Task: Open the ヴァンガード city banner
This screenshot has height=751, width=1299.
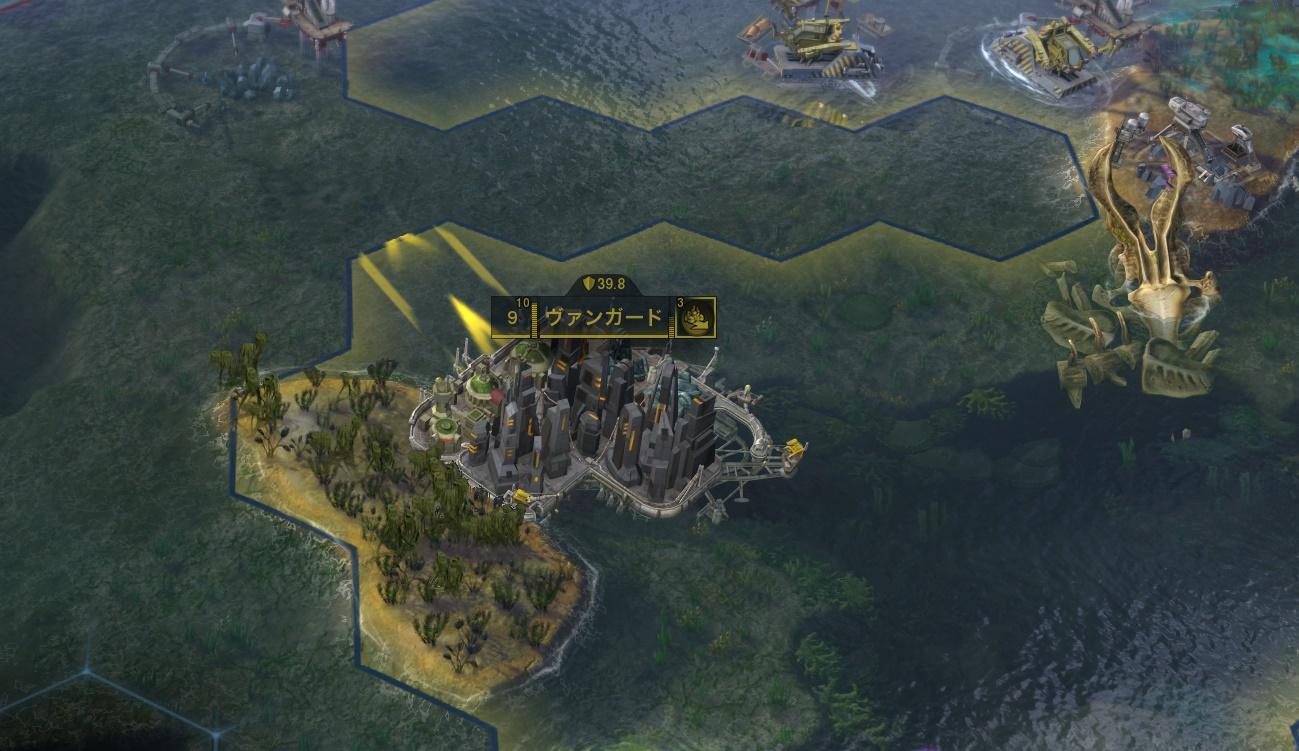Action: [x=603, y=318]
